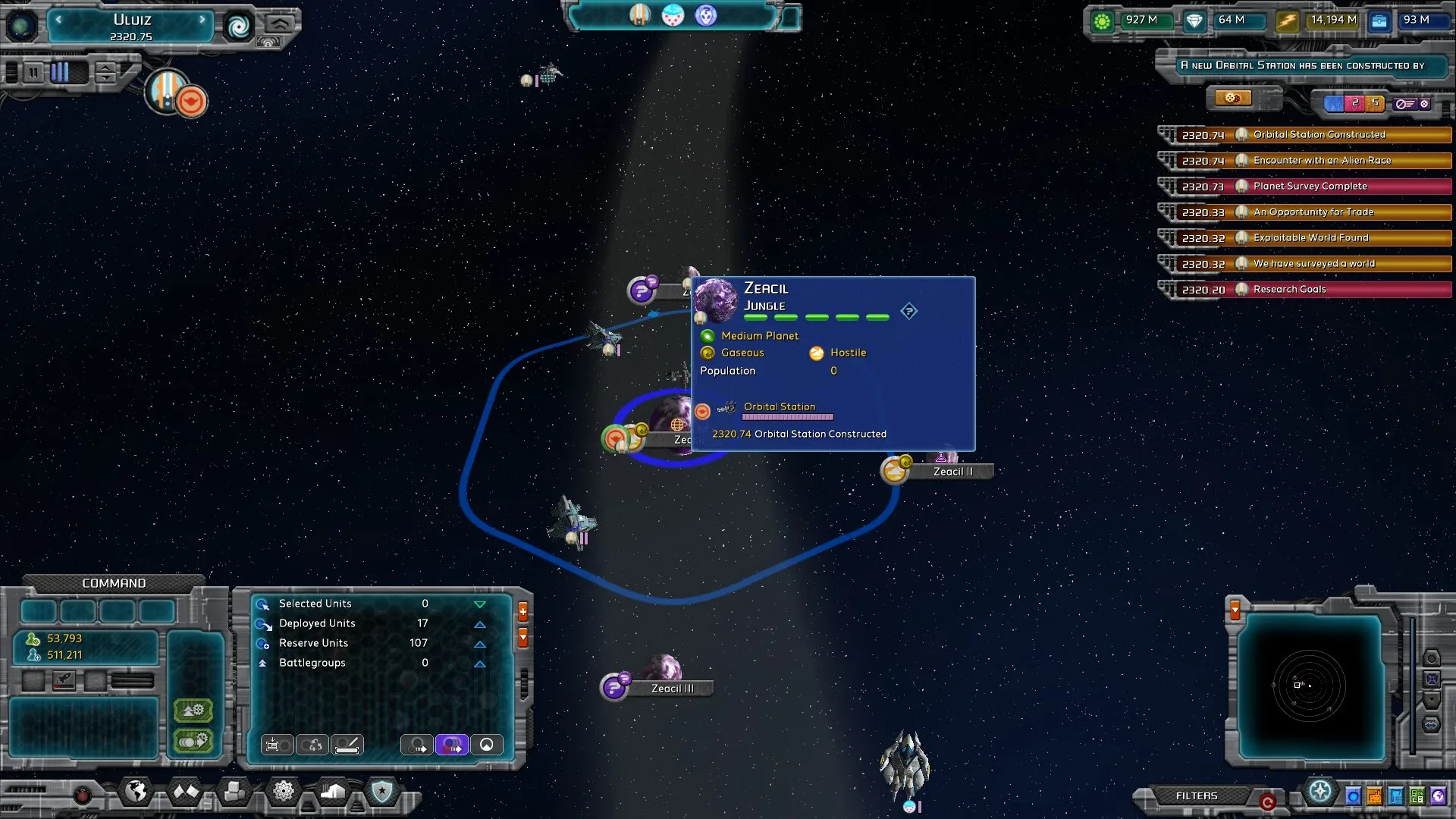This screenshot has height=819, width=1456.
Task: Open the crossed flags diplomacy screen
Action: tap(185, 792)
